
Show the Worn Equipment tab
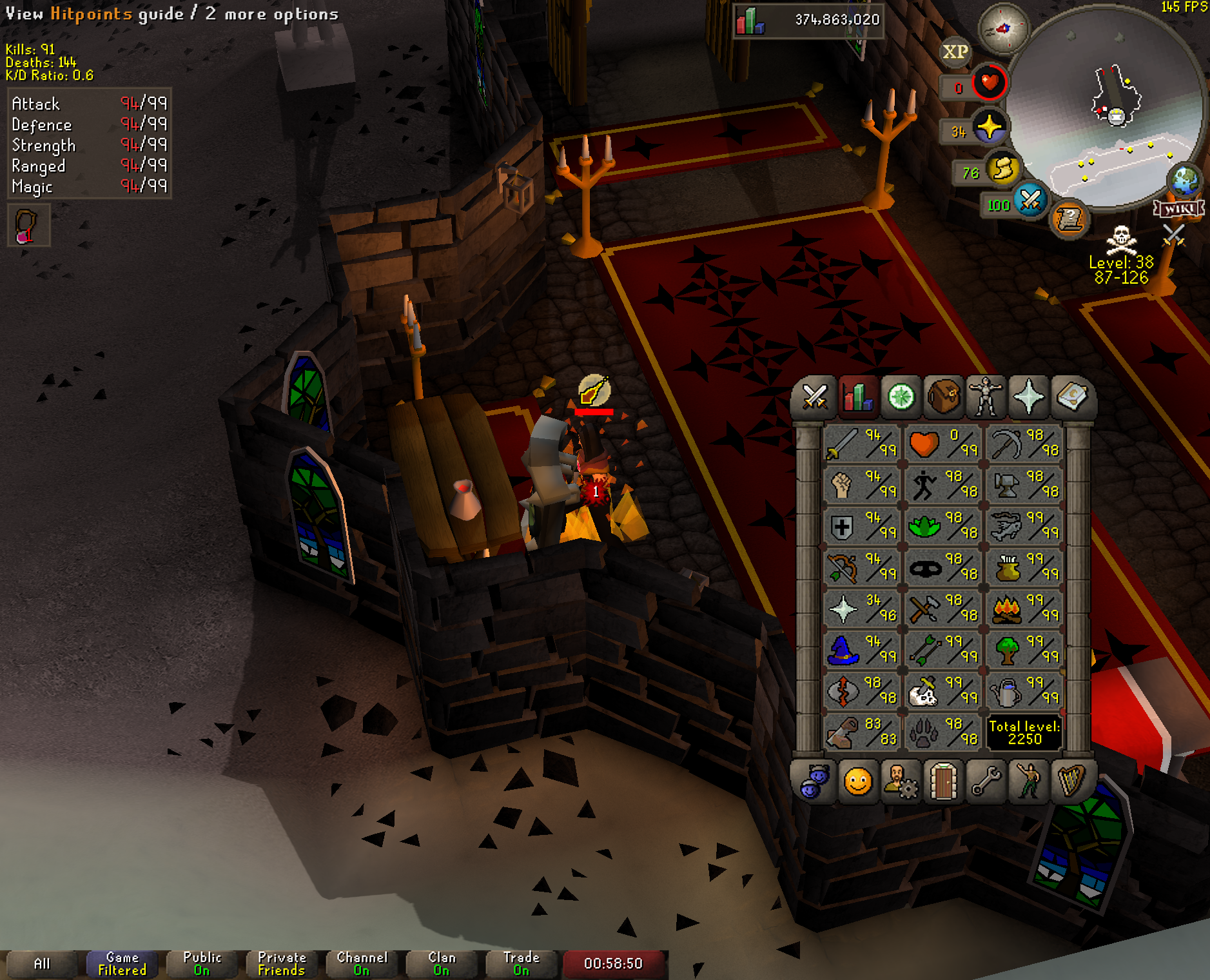986,397
